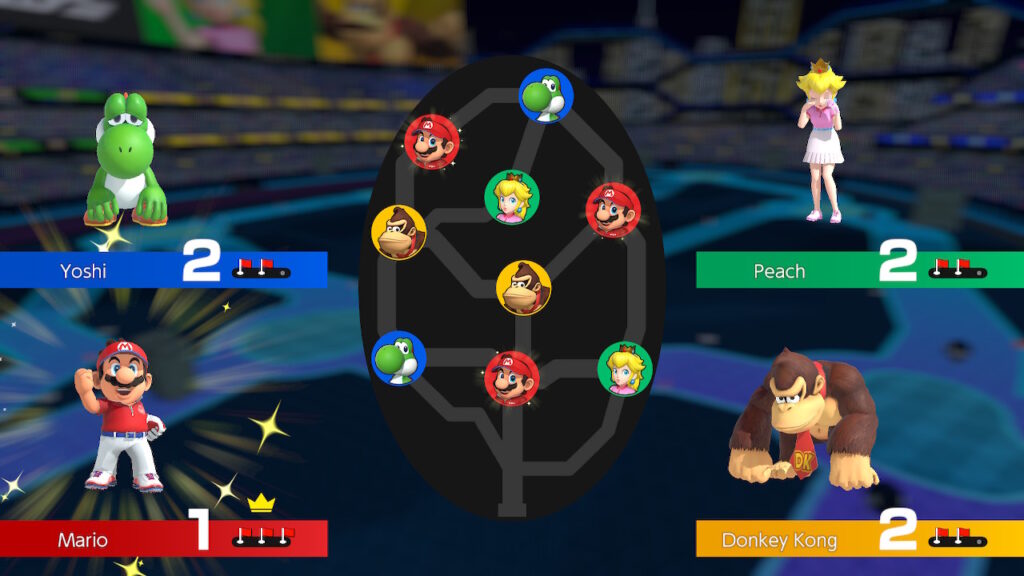Pick the Donkey Kong player banner

click(859, 539)
